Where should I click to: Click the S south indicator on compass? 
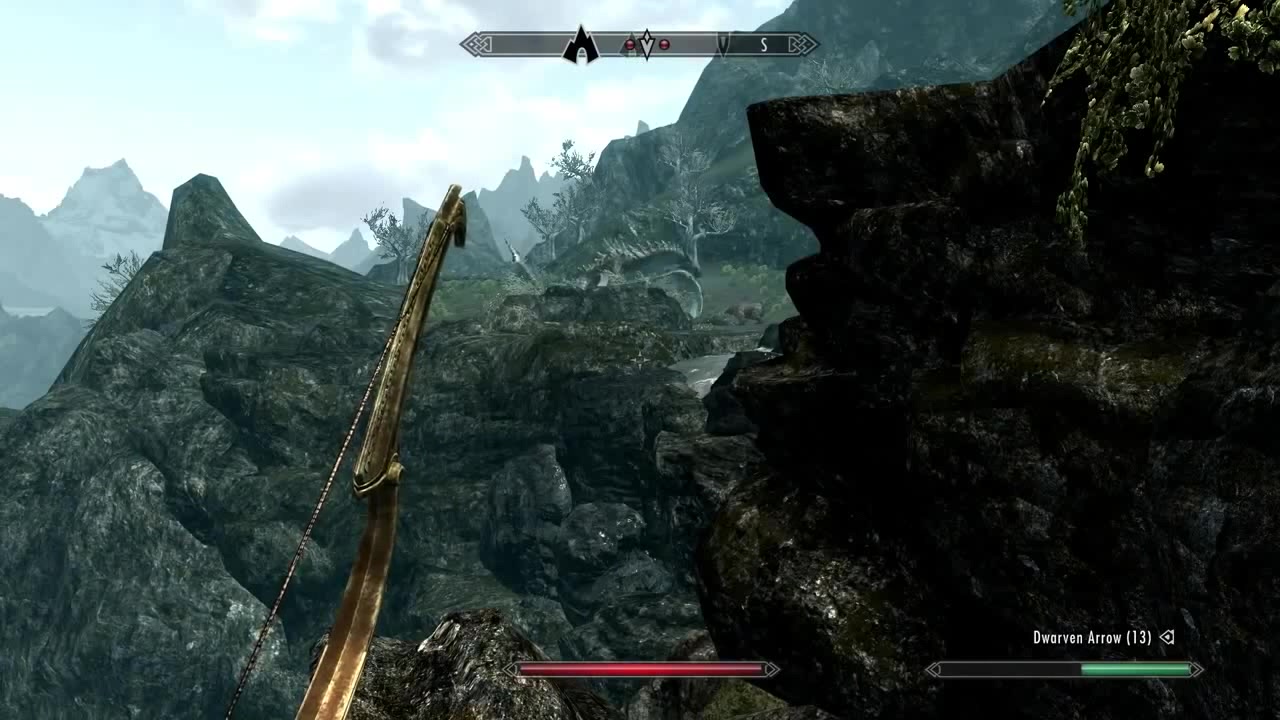point(764,45)
